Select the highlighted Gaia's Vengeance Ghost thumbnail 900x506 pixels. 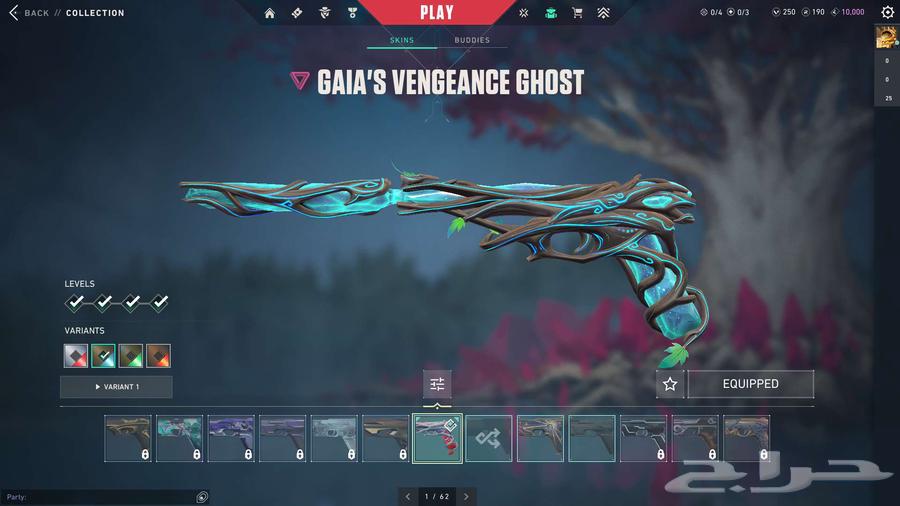click(x=437, y=438)
